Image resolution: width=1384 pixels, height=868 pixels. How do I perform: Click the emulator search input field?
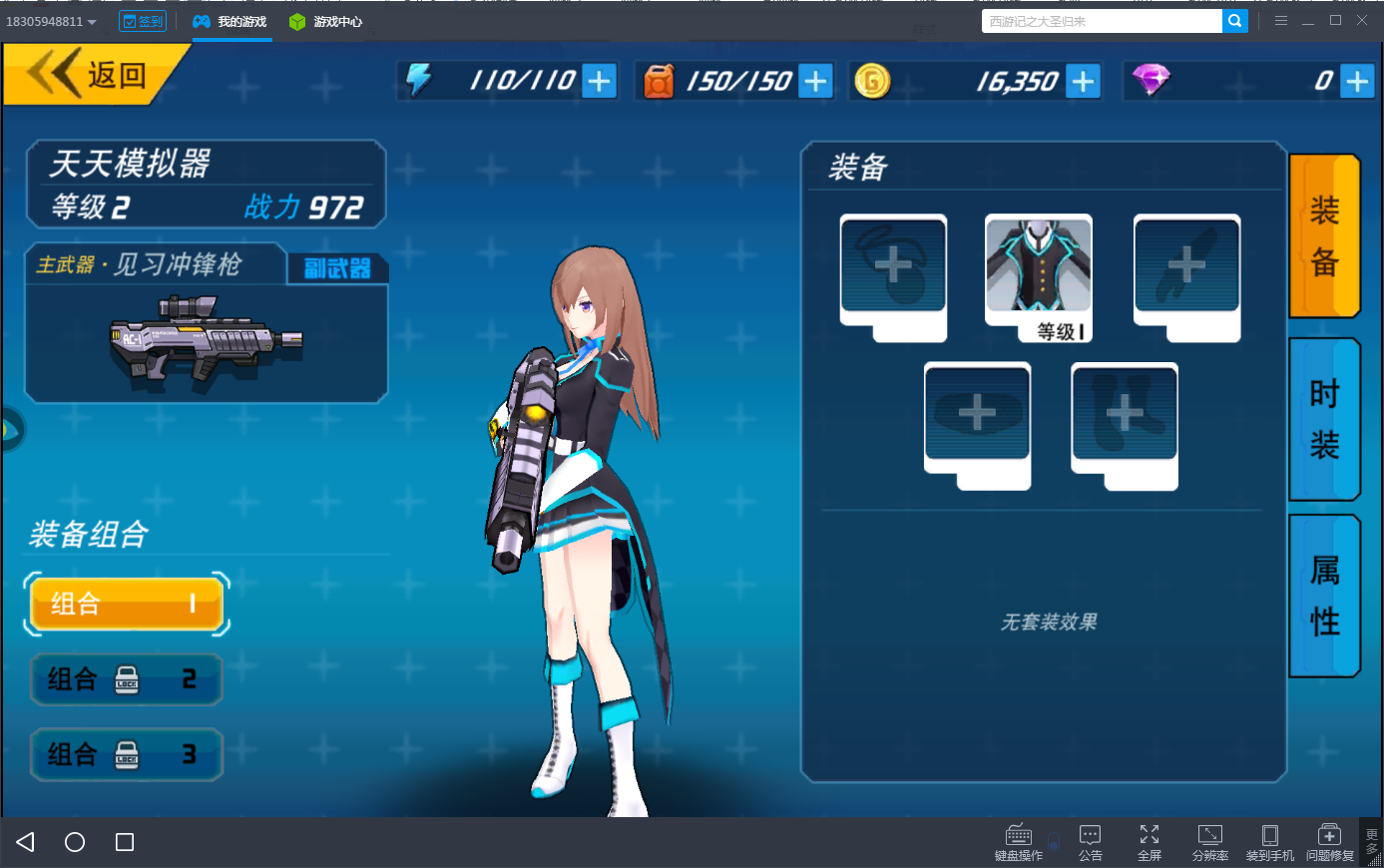(x=1101, y=21)
